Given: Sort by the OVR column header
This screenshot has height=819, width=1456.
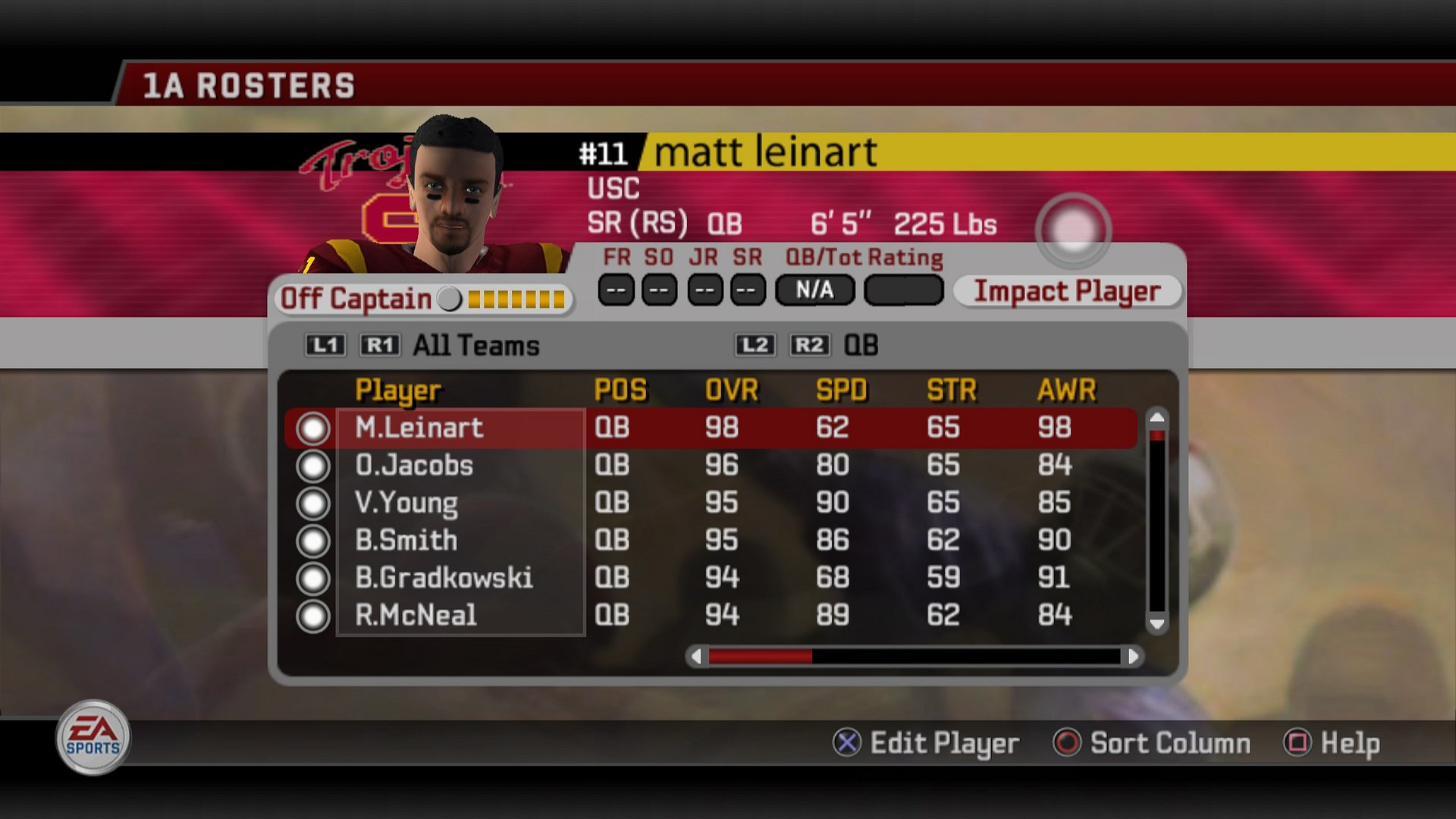Looking at the screenshot, I should (x=731, y=390).
